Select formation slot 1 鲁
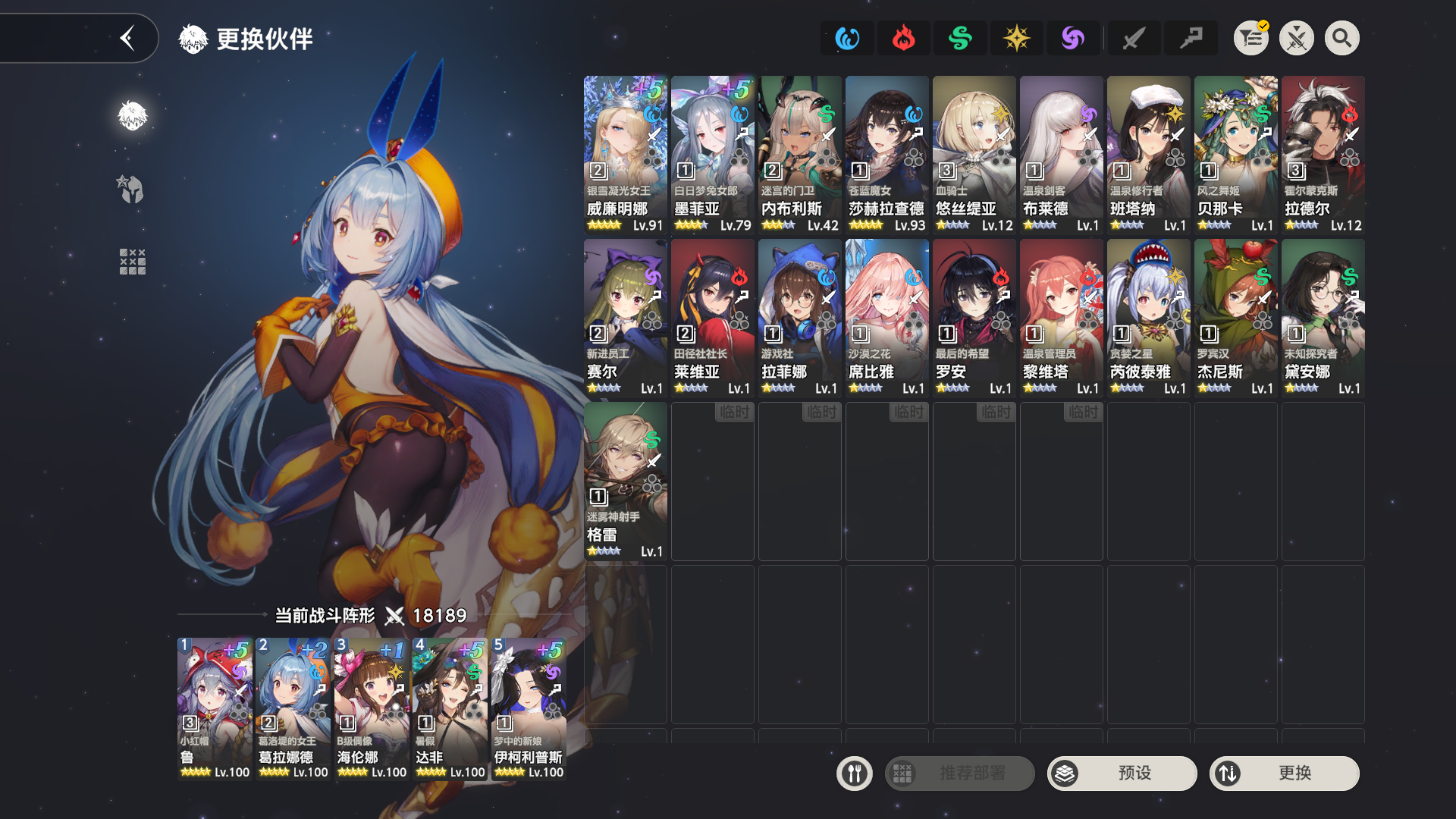Image resolution: width=1456 pixels, height=819 pixels. (215, 708)
